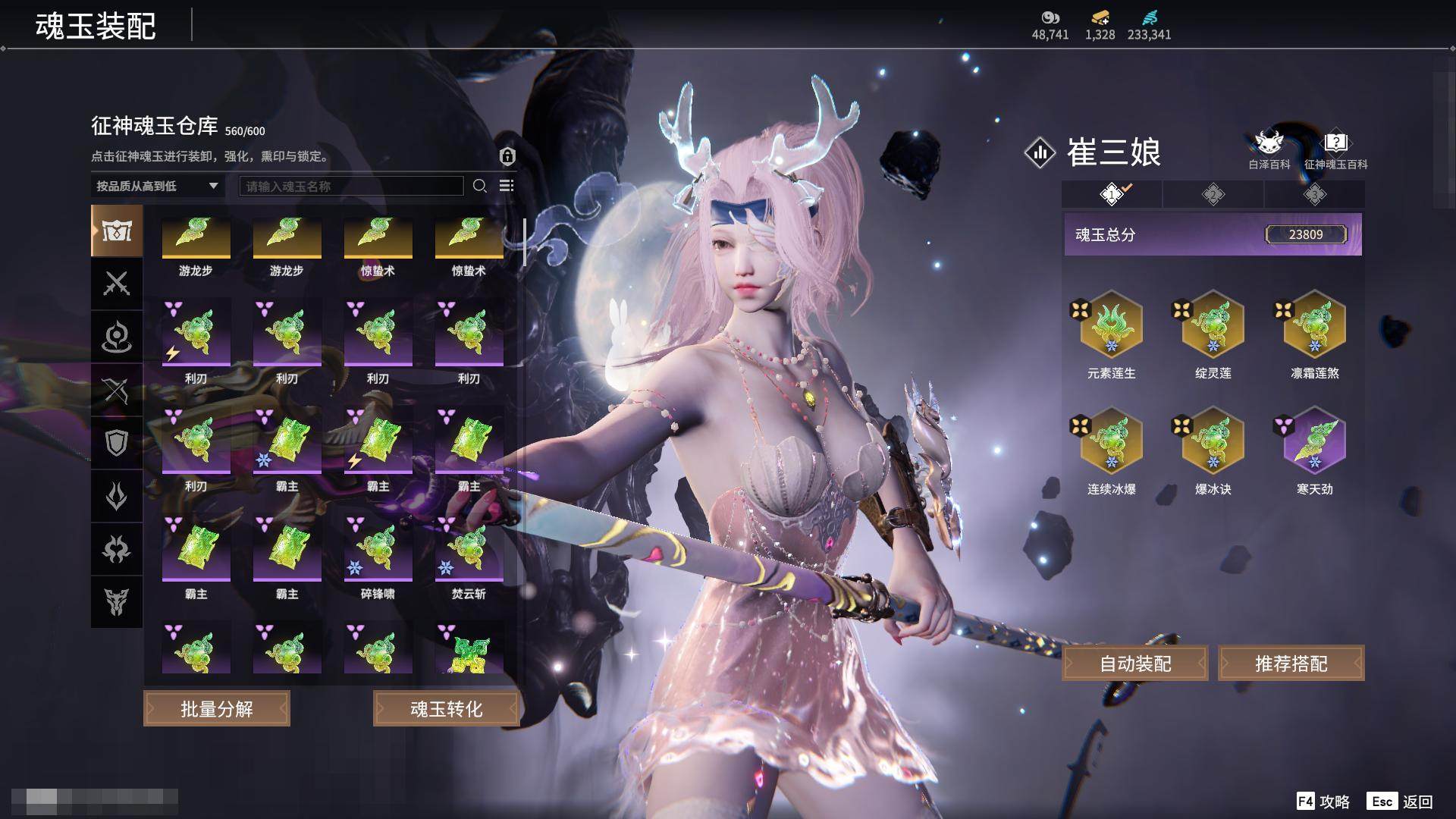This screenshot has height=819, width=1456.
Task: Open 征神魂玉百科 guide
Action: (1335, 149)
